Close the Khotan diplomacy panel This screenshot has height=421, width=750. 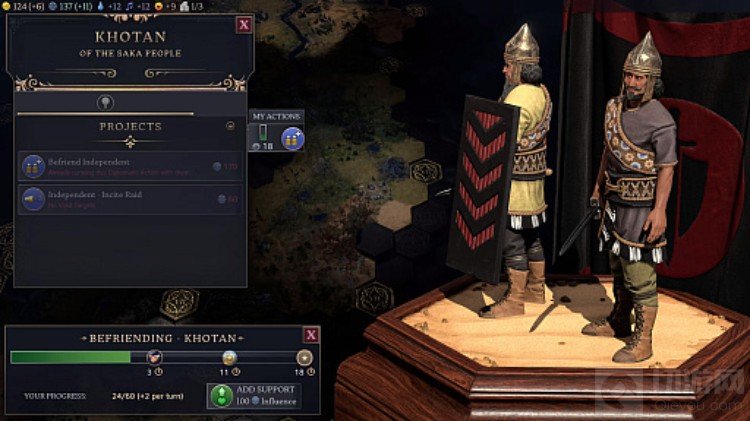coord(243,24)
